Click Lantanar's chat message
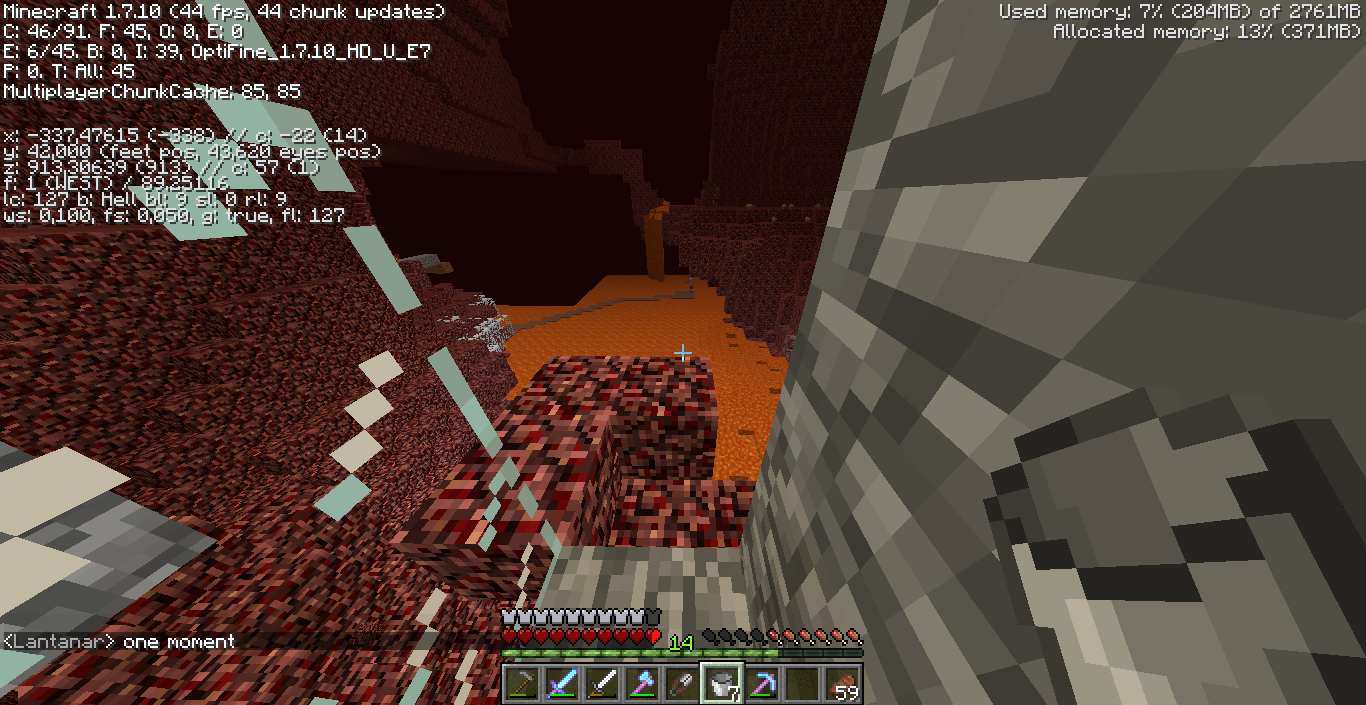 click(x=119, y=641)
